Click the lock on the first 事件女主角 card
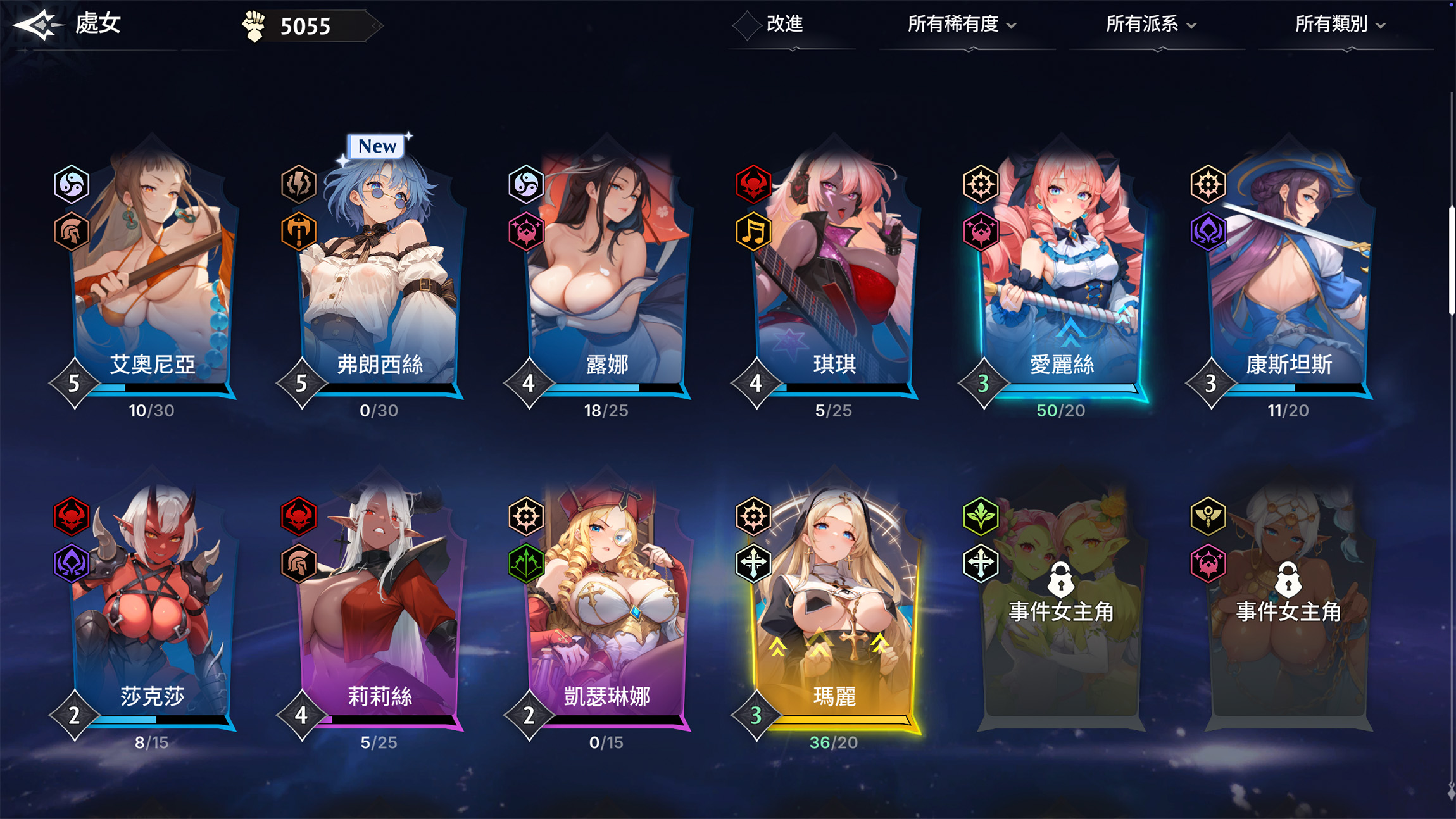This screenshot has width=1456, height=819. point(1060,581)
